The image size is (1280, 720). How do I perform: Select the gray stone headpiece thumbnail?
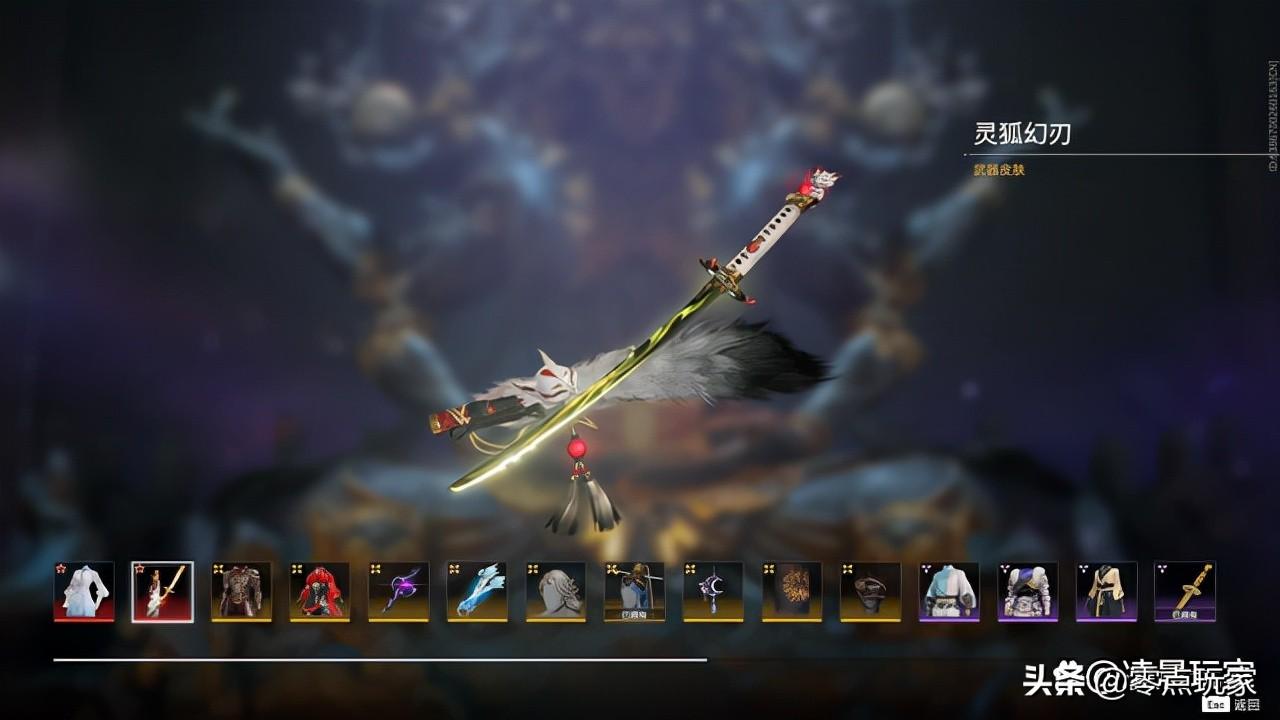point(556,591)
